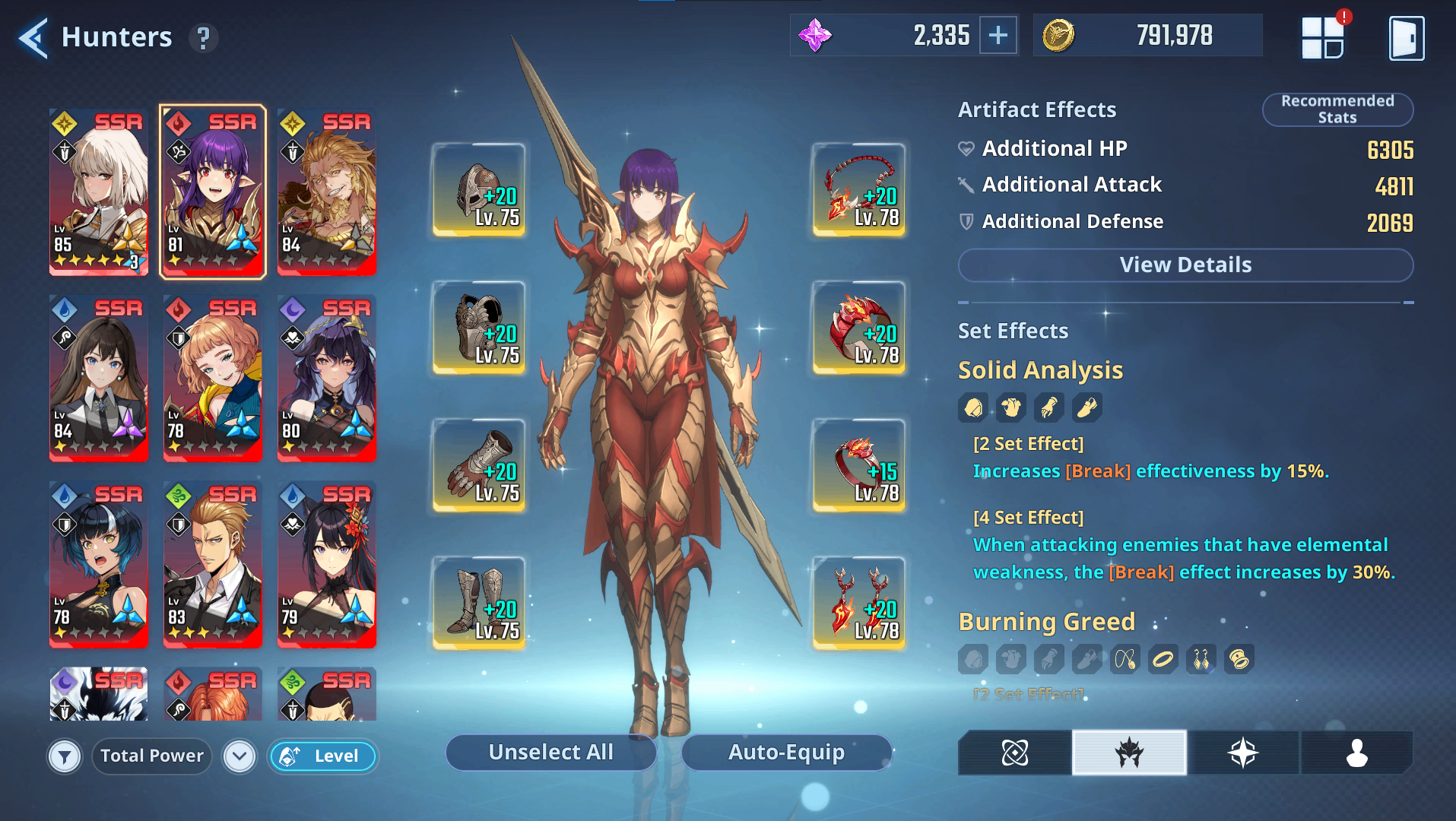The image size is (1456, 821).
Task: Open Recommended Stats
Action: 1337,109
